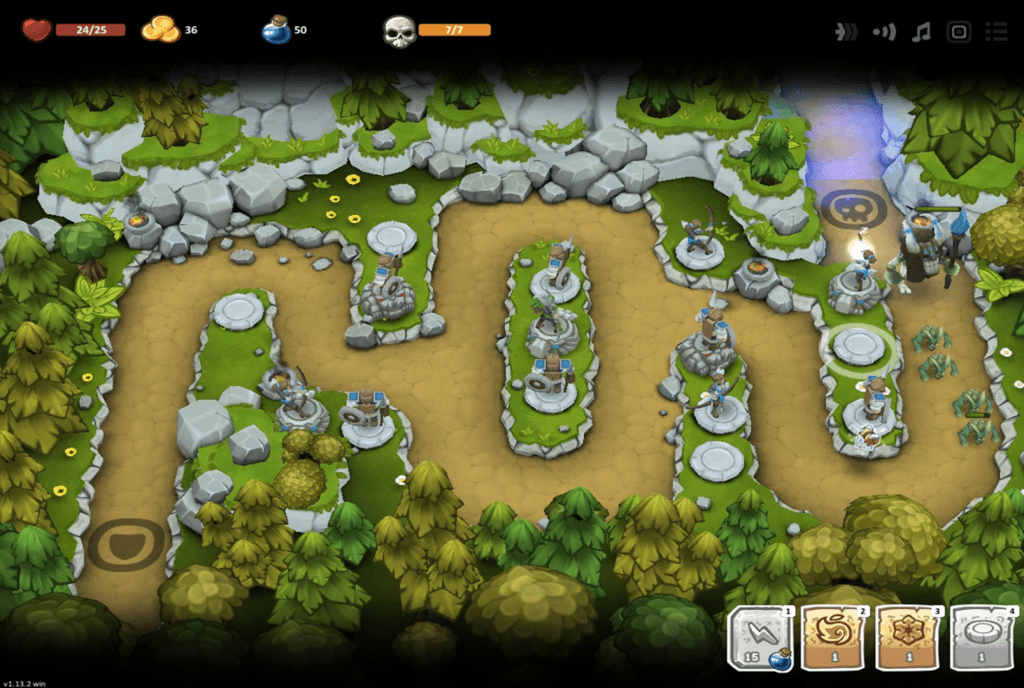This screenshot has height=688, width=1024.
Task: Select the highlighted empty tower platform
Action: point(858,345)
